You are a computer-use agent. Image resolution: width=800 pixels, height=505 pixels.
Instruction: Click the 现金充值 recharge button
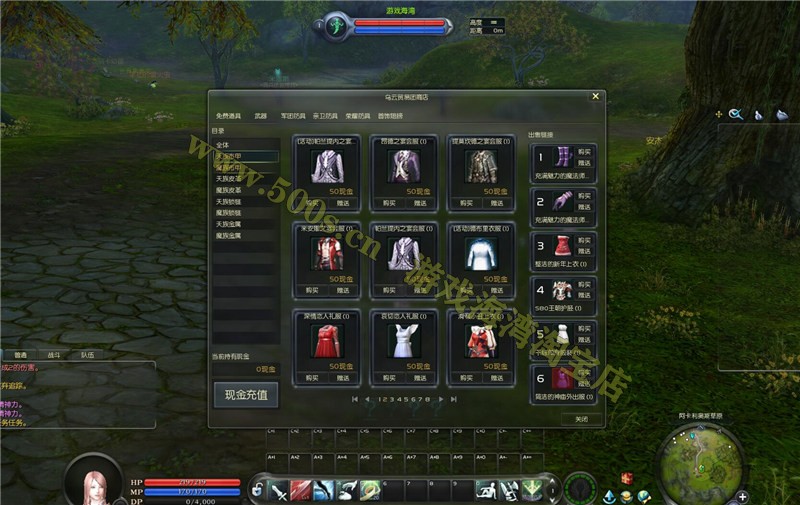pyautogui.click(x=245, y=395)
